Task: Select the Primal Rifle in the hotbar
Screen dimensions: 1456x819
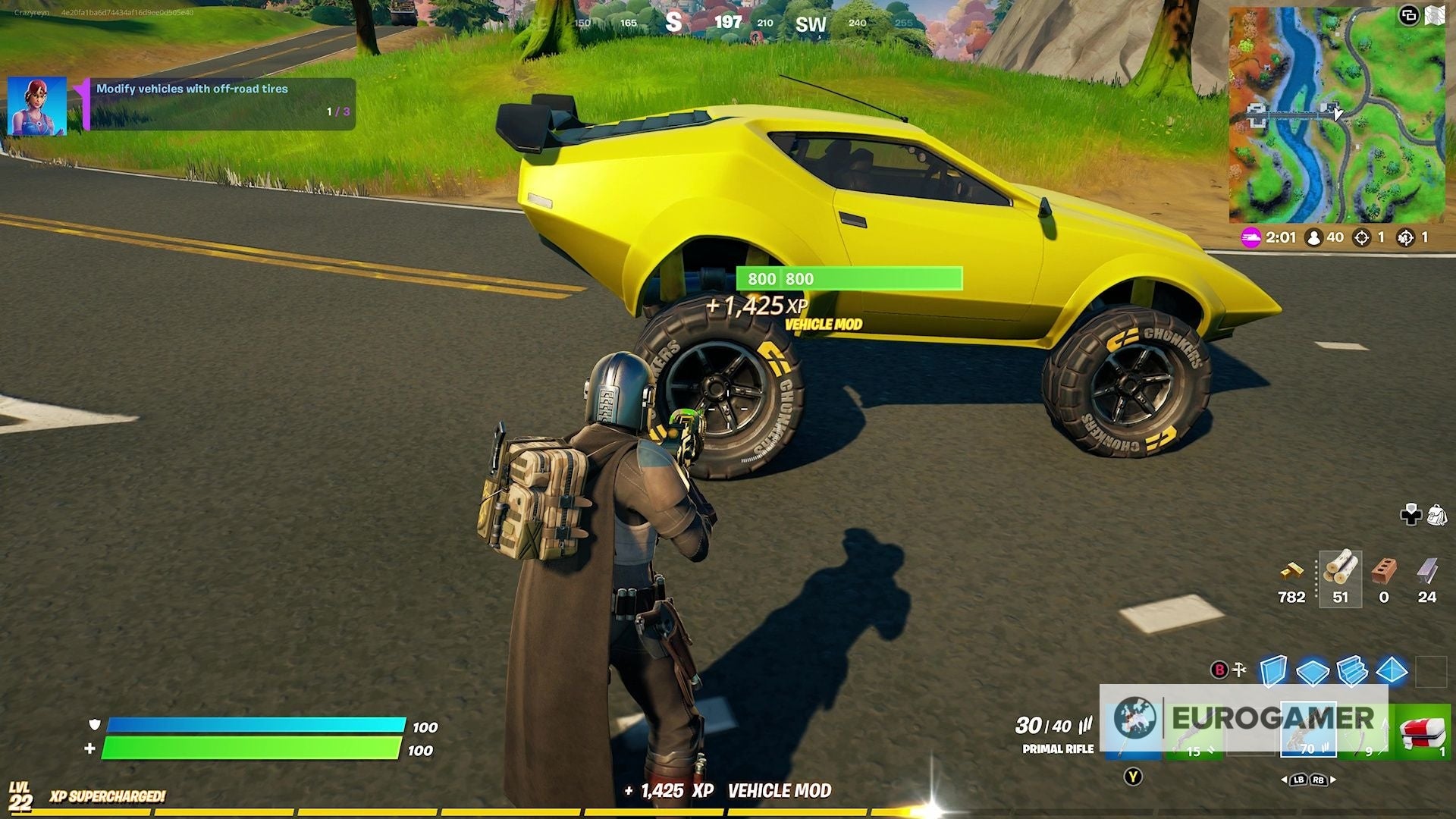Action: [x=1308, y=730]
